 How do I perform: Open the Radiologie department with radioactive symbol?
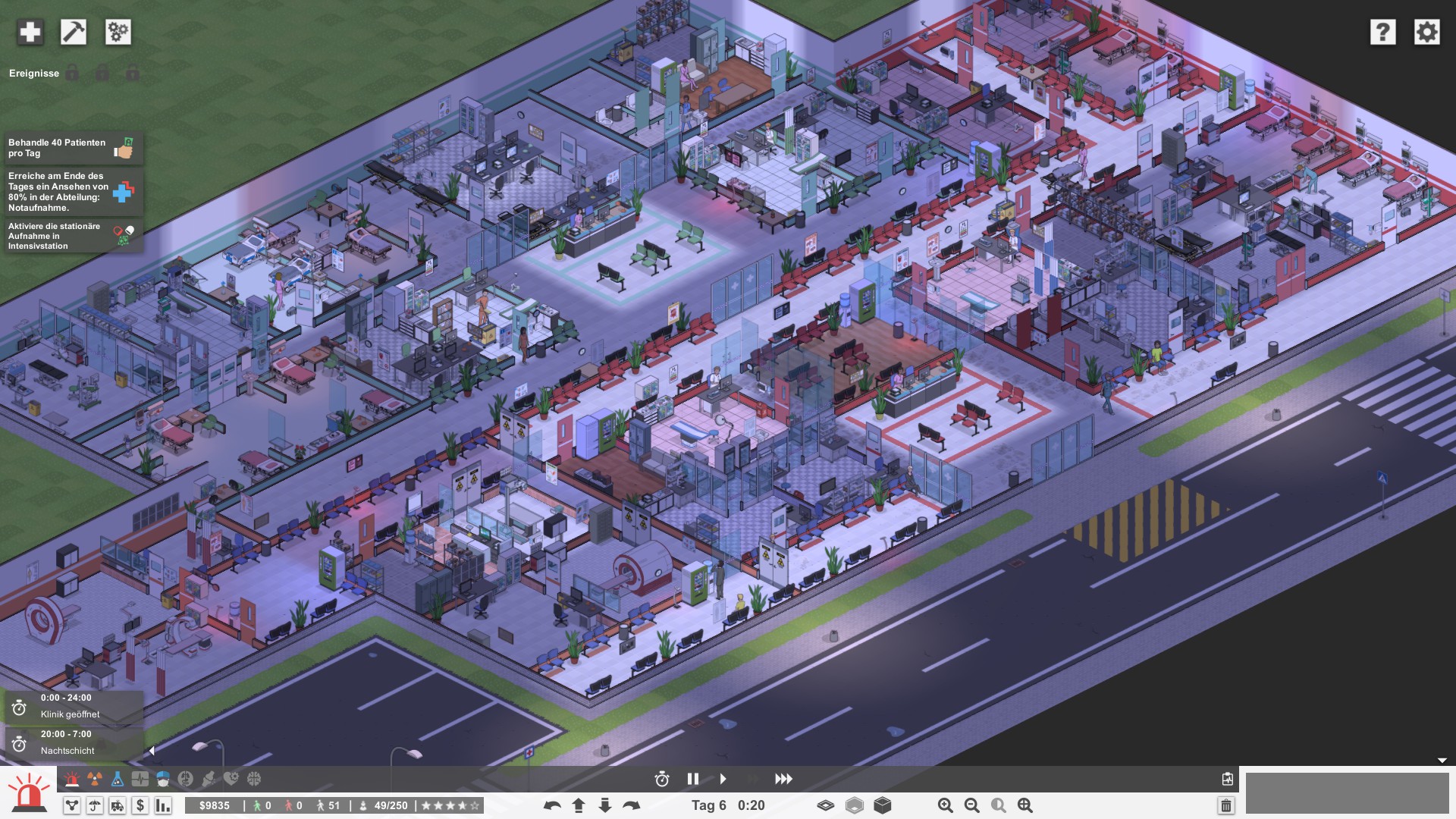(x=95, y=778)
